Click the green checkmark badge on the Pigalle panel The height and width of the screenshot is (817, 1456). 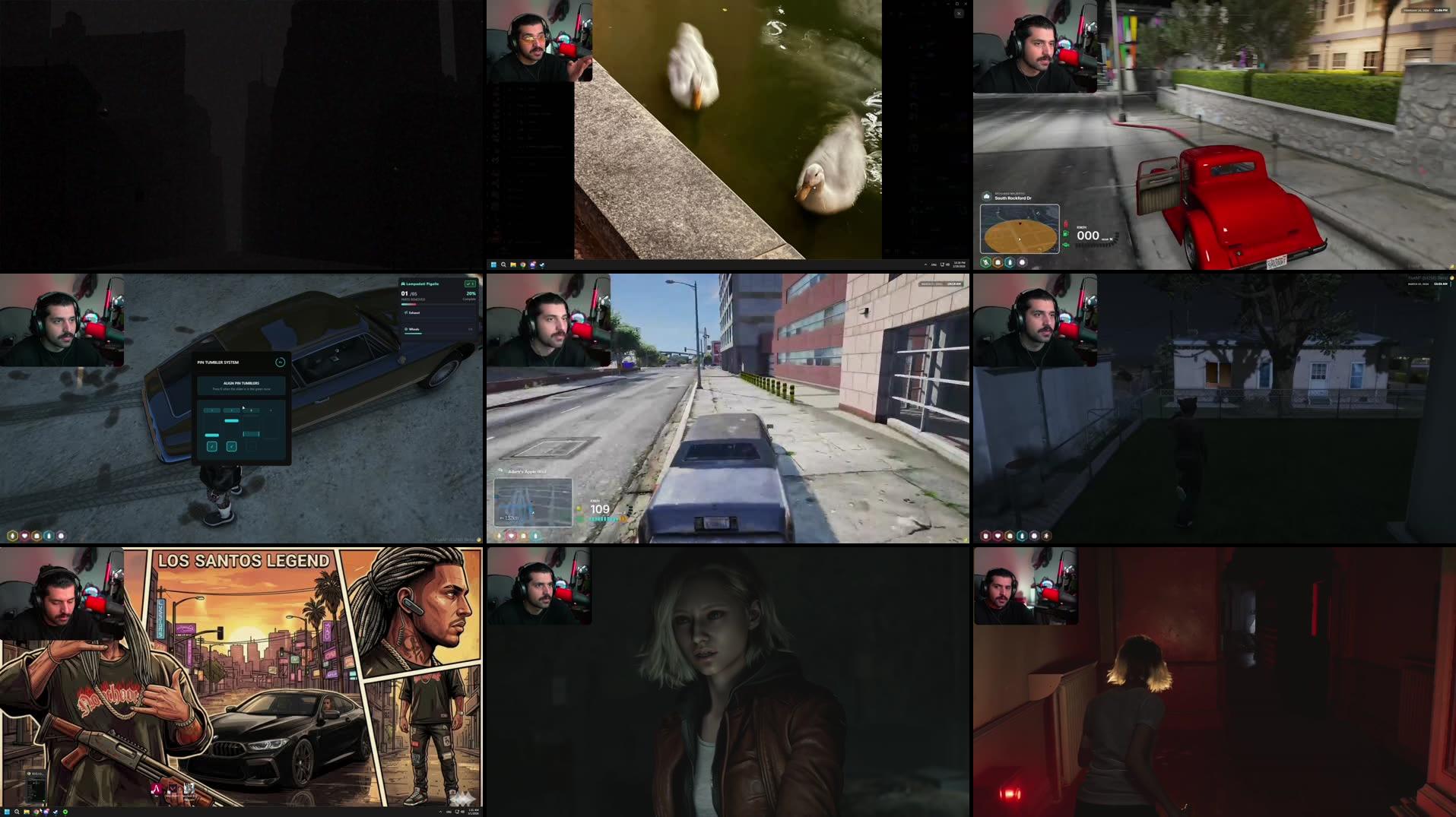pyautogui.click(x=470, y=284)
